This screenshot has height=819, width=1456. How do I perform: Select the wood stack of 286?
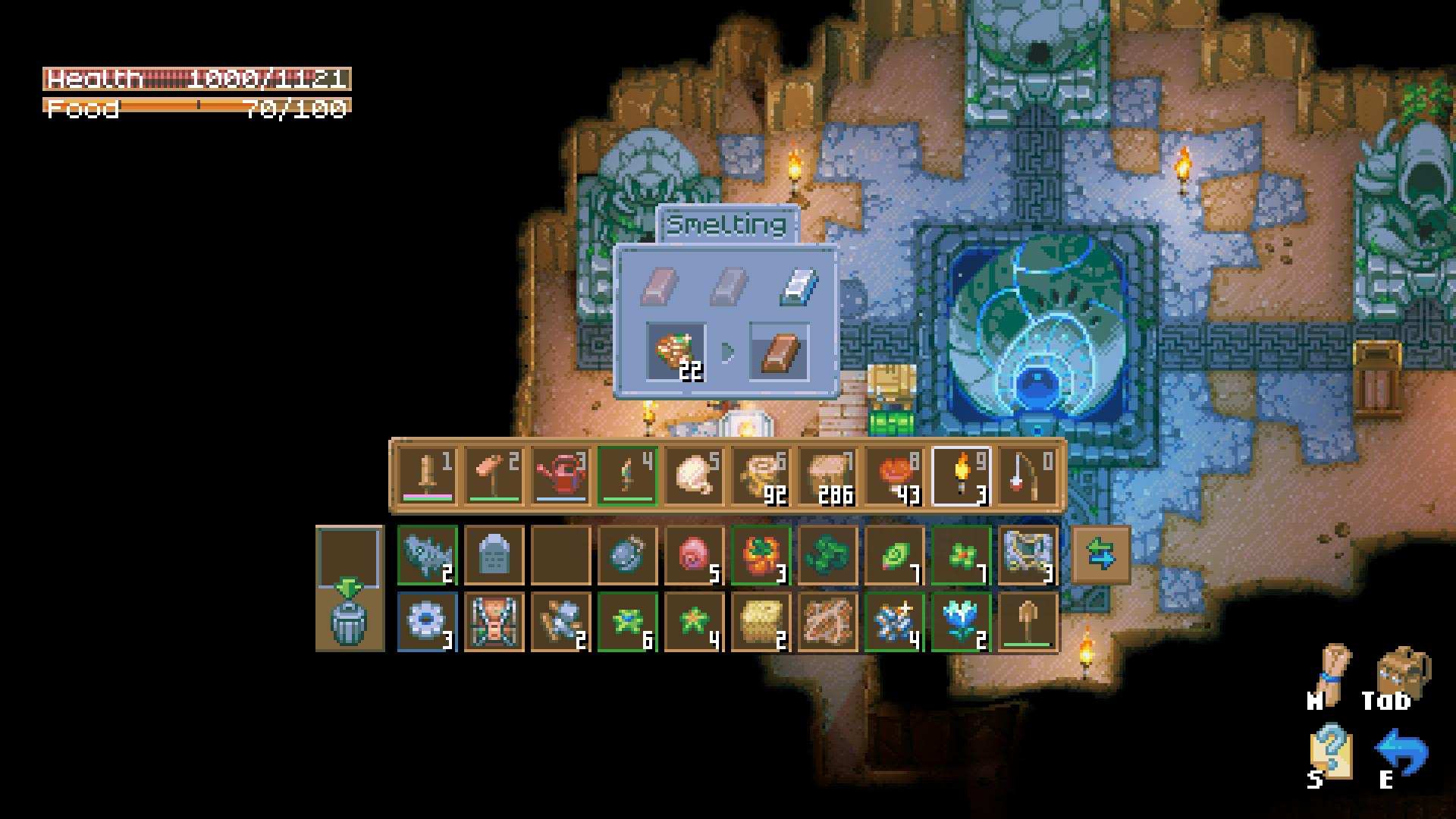click(827, 475)
